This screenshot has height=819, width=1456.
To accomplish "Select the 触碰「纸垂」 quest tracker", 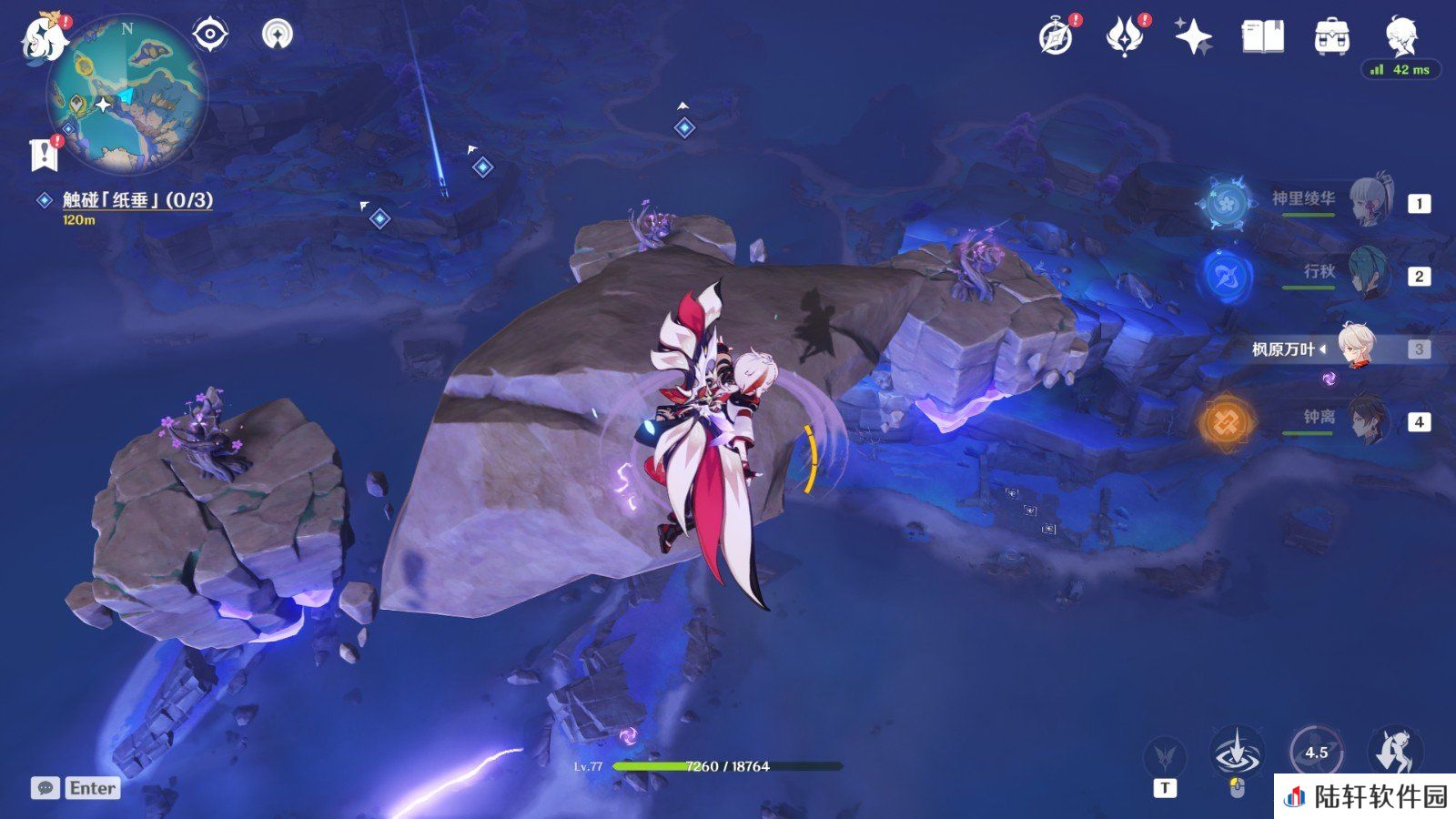I will [136, 200].
